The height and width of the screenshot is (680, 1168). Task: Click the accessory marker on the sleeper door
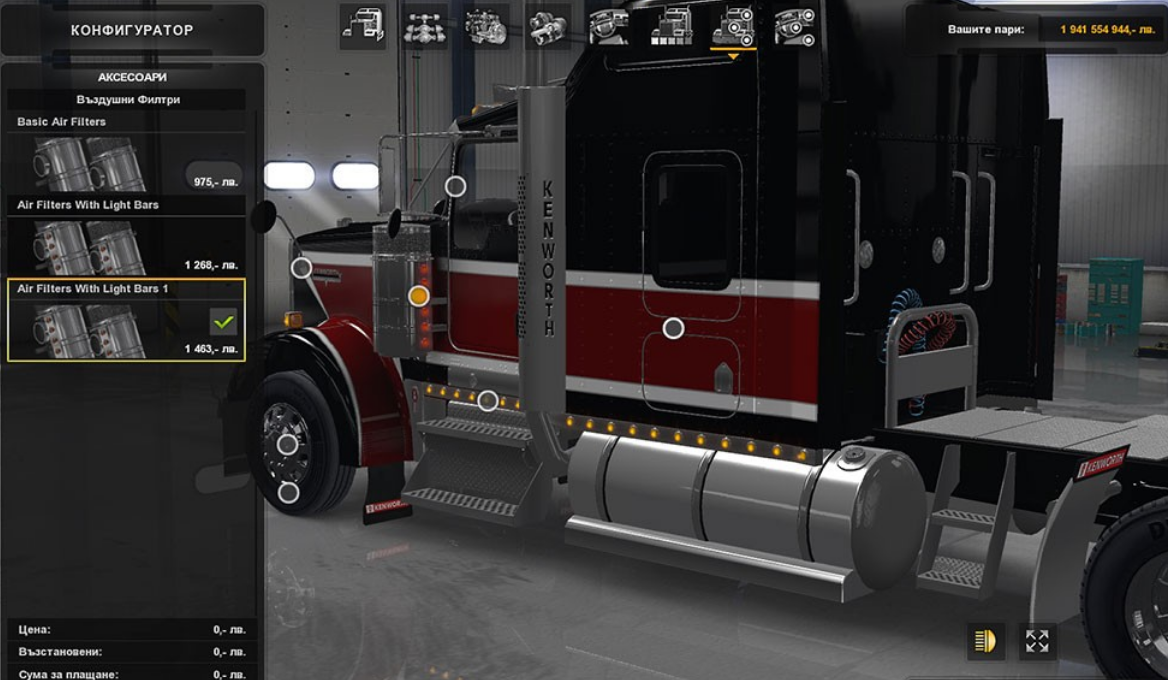coord(674,328)
